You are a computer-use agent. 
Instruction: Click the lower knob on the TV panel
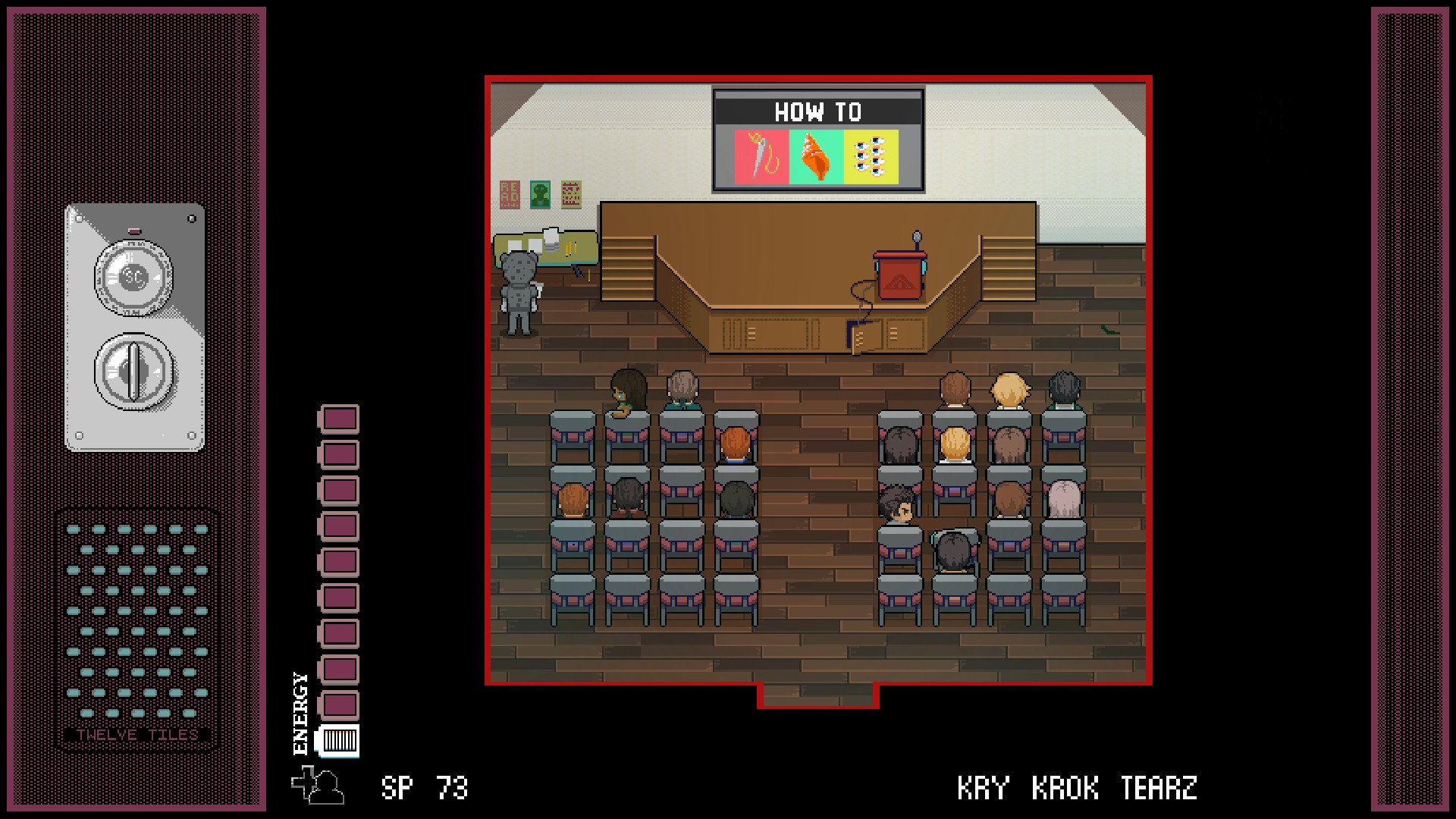pyautogui.click(x=134, y=372)
